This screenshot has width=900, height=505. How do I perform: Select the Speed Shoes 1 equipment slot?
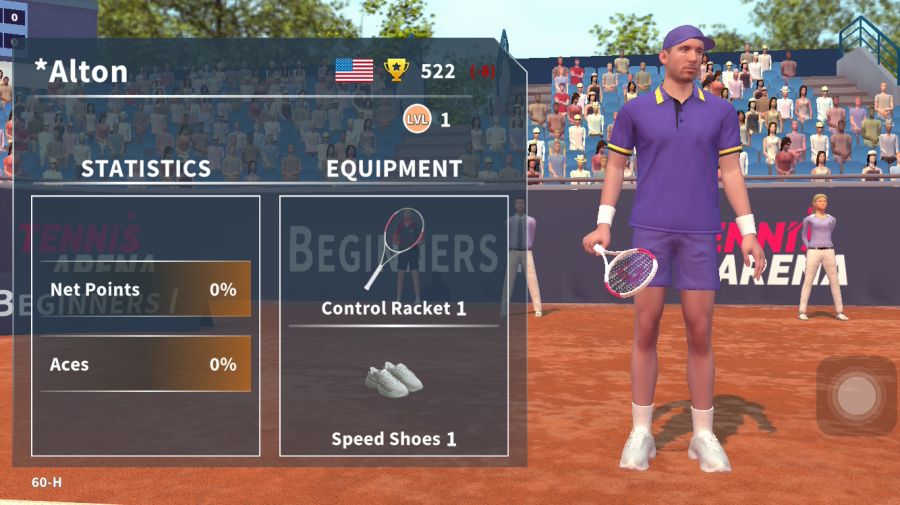[394, 400]
